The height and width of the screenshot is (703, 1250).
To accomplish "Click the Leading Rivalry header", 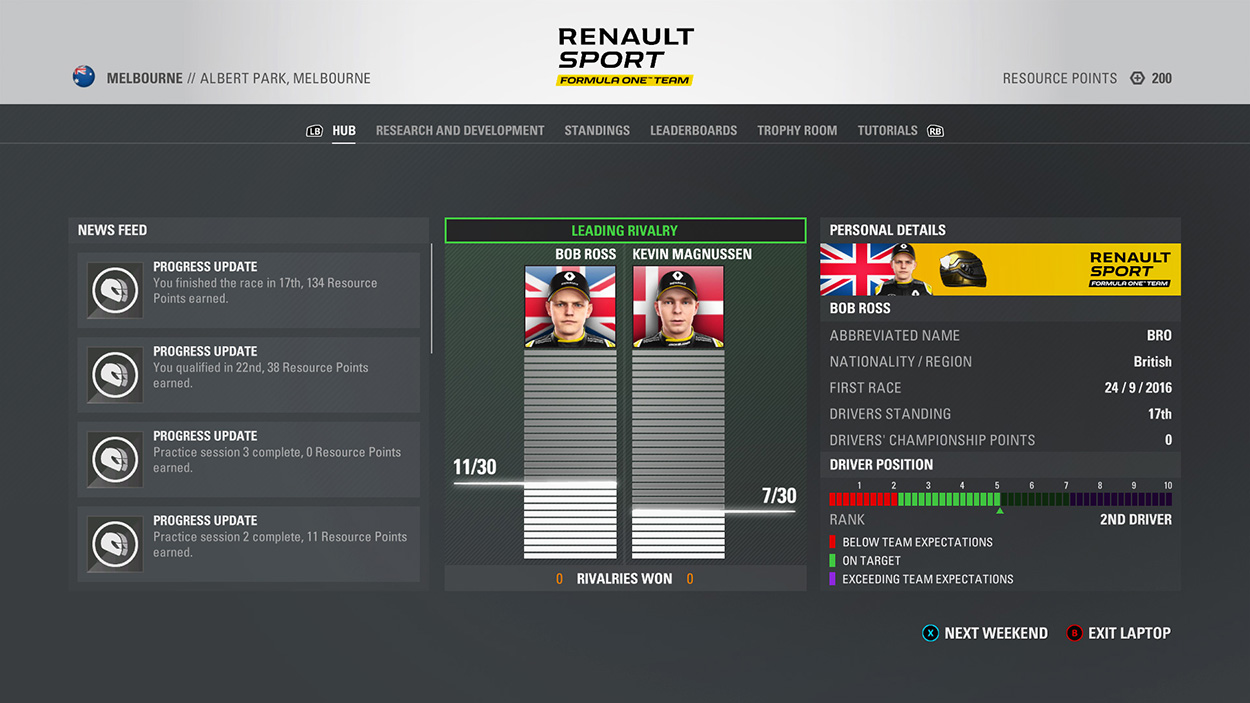I will pyautogui.click(x=625, y=231).
